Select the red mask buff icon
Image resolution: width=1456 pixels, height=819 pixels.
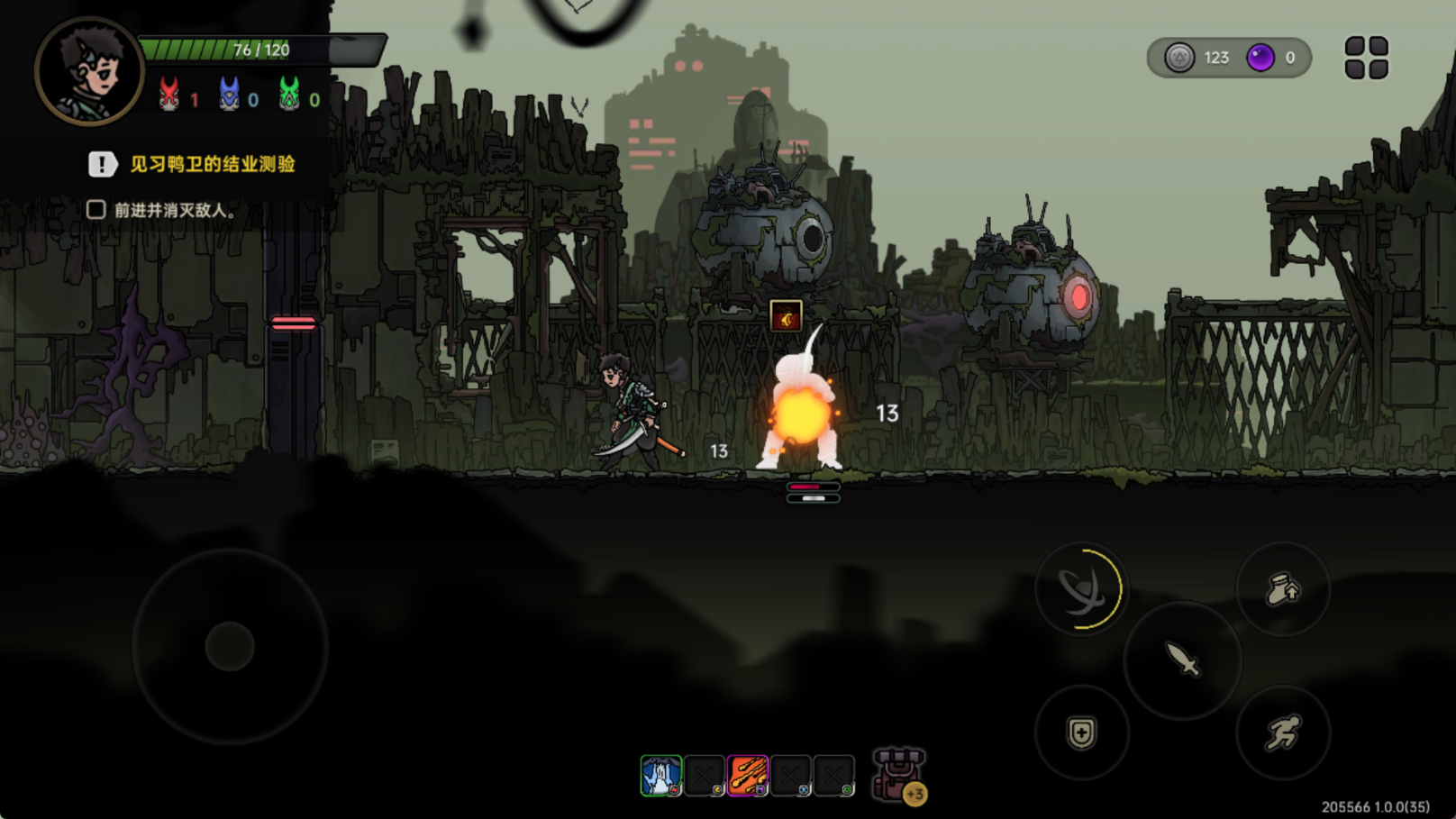pos(168,94)
